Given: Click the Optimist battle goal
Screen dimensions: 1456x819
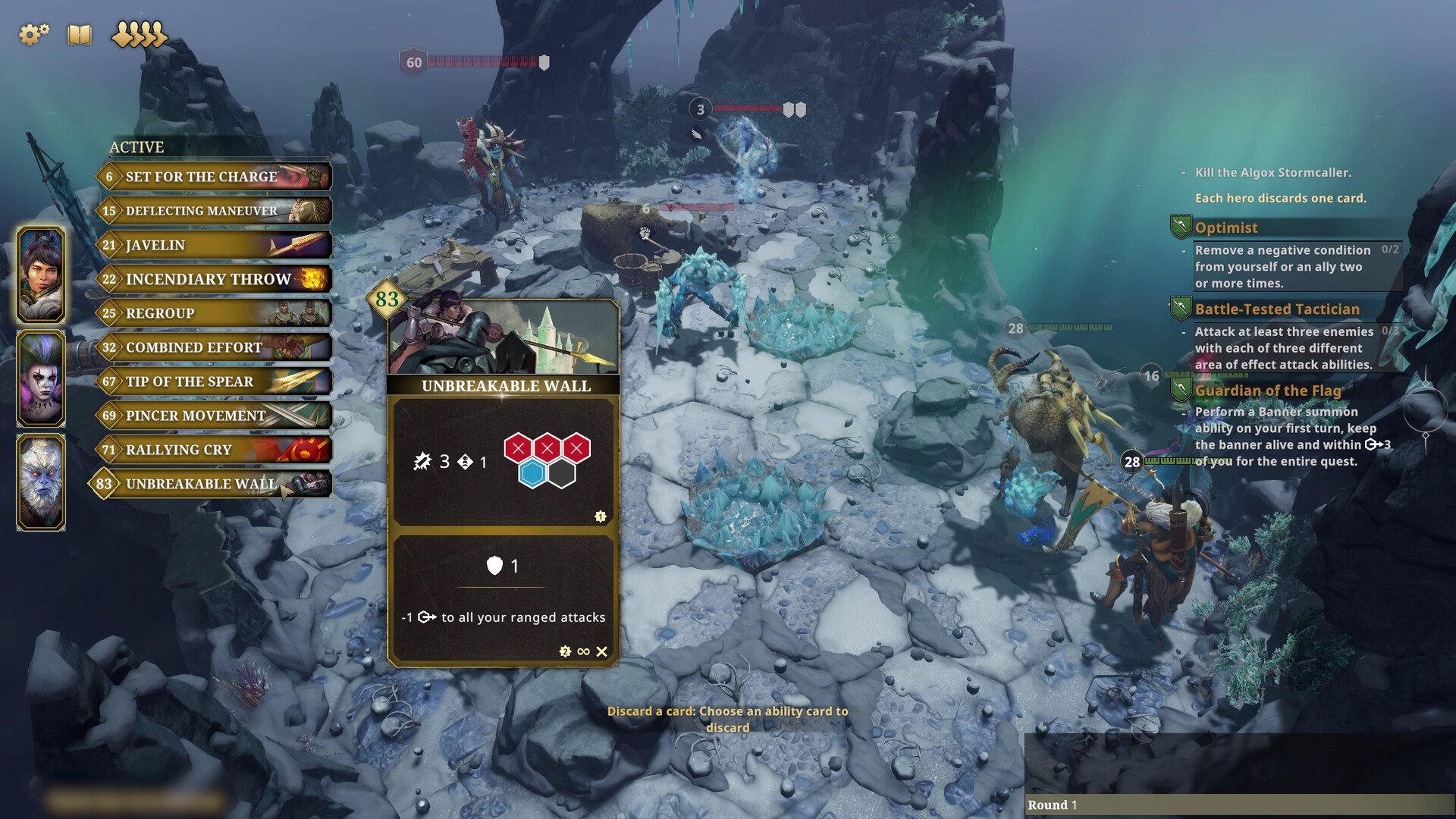Looking at the screenshot, I should (1225, 227).
